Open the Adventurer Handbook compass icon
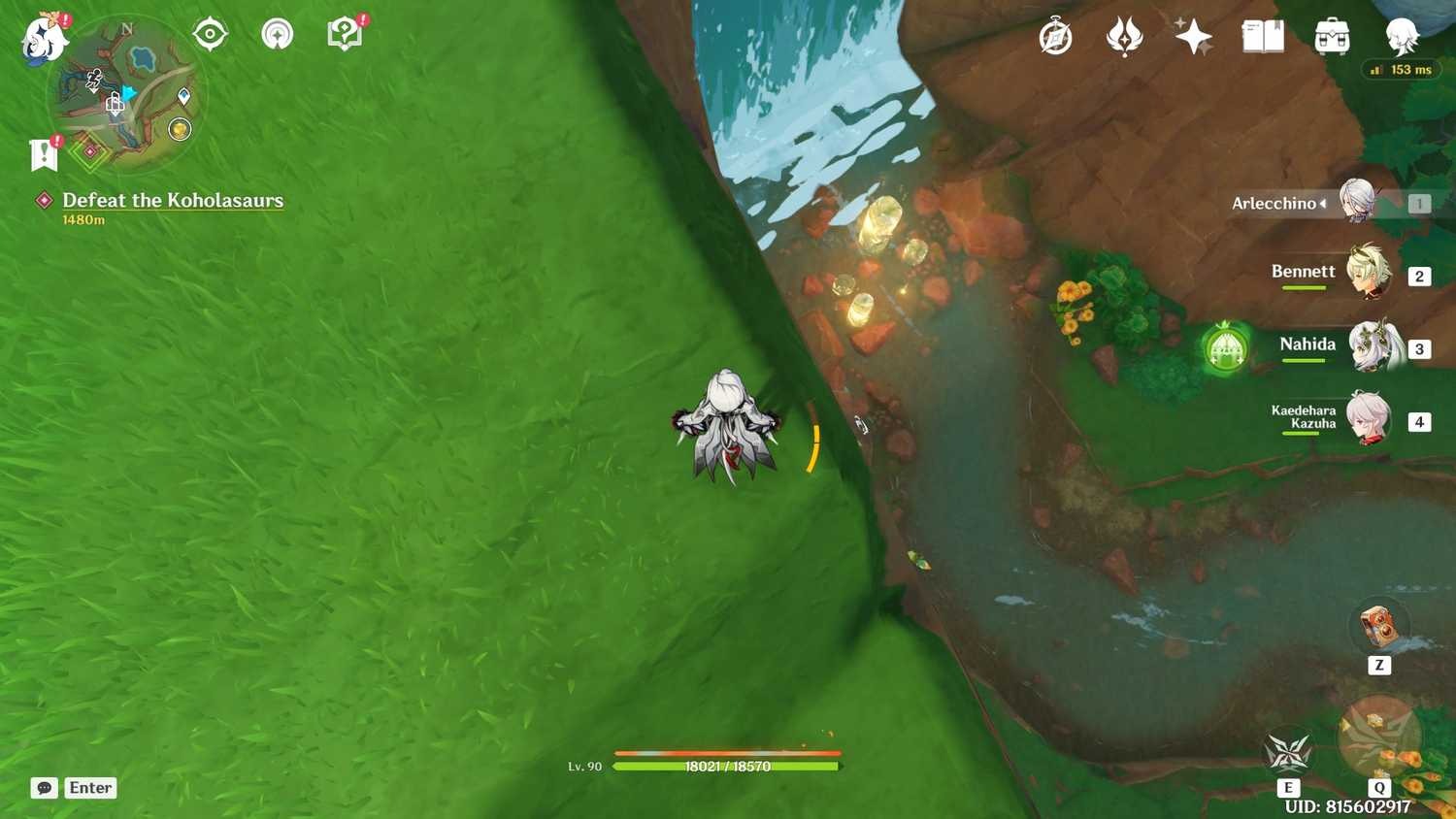The height and width of the screenshot is (819, 1456). click(1054, 36)
